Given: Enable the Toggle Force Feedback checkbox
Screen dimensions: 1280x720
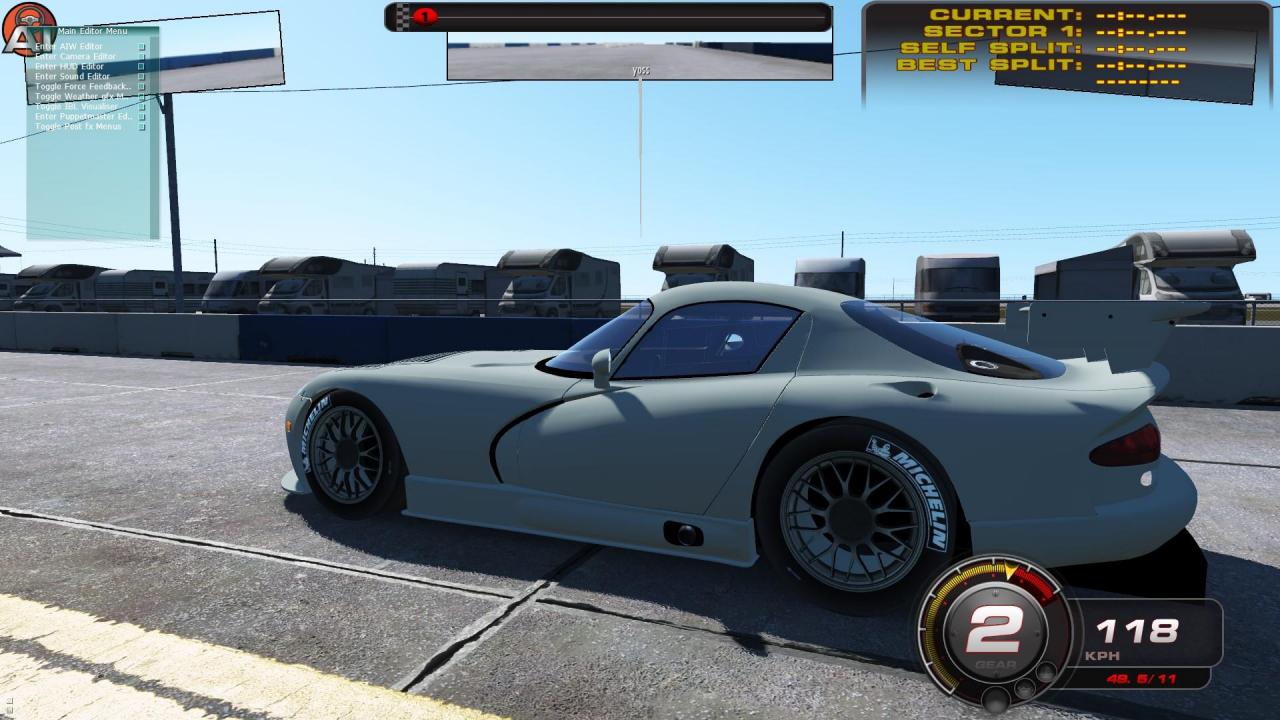Looking at the screenshot, I should coord(142,85).
